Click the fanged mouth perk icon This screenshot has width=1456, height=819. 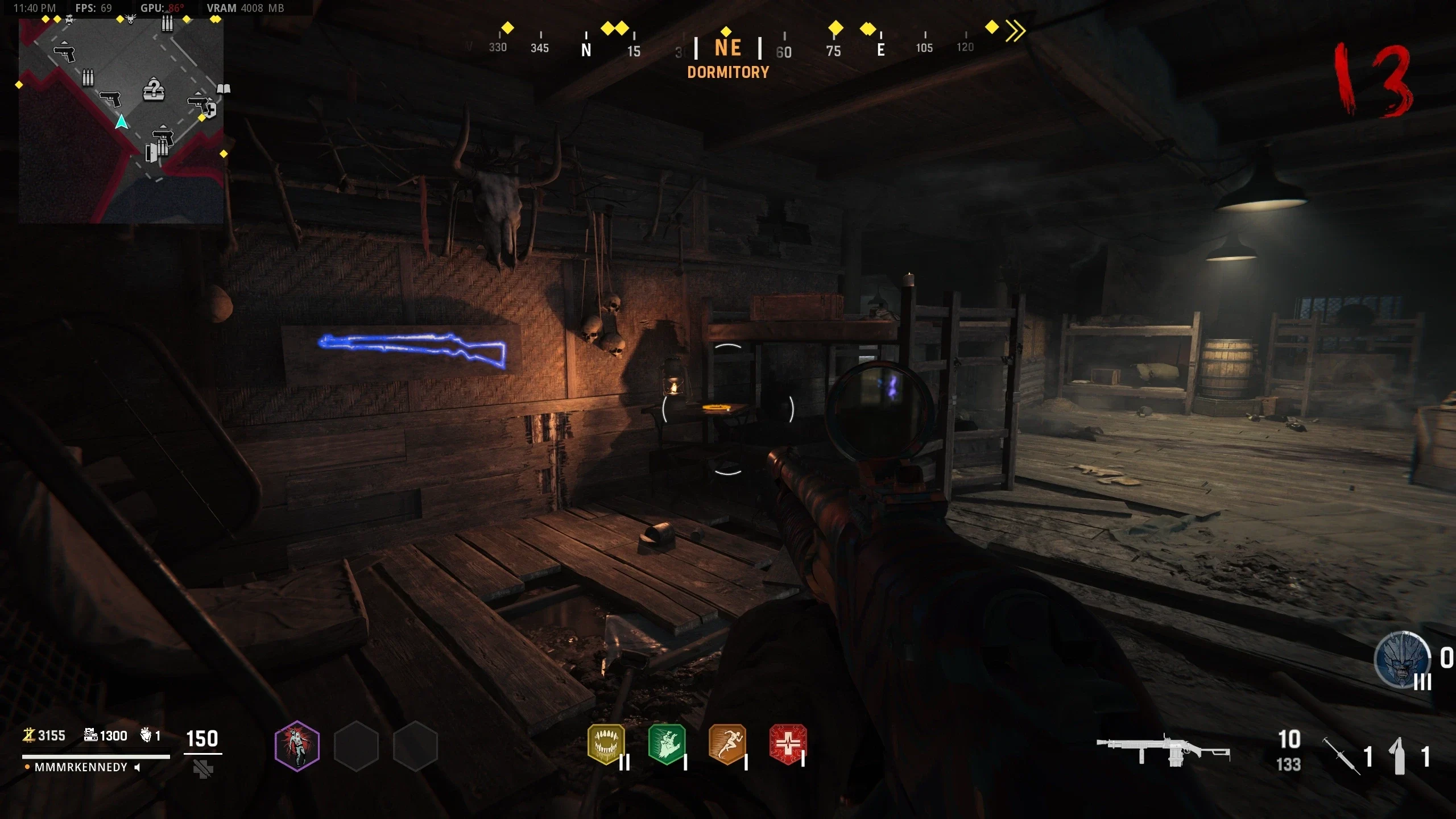tap(606, 744)
